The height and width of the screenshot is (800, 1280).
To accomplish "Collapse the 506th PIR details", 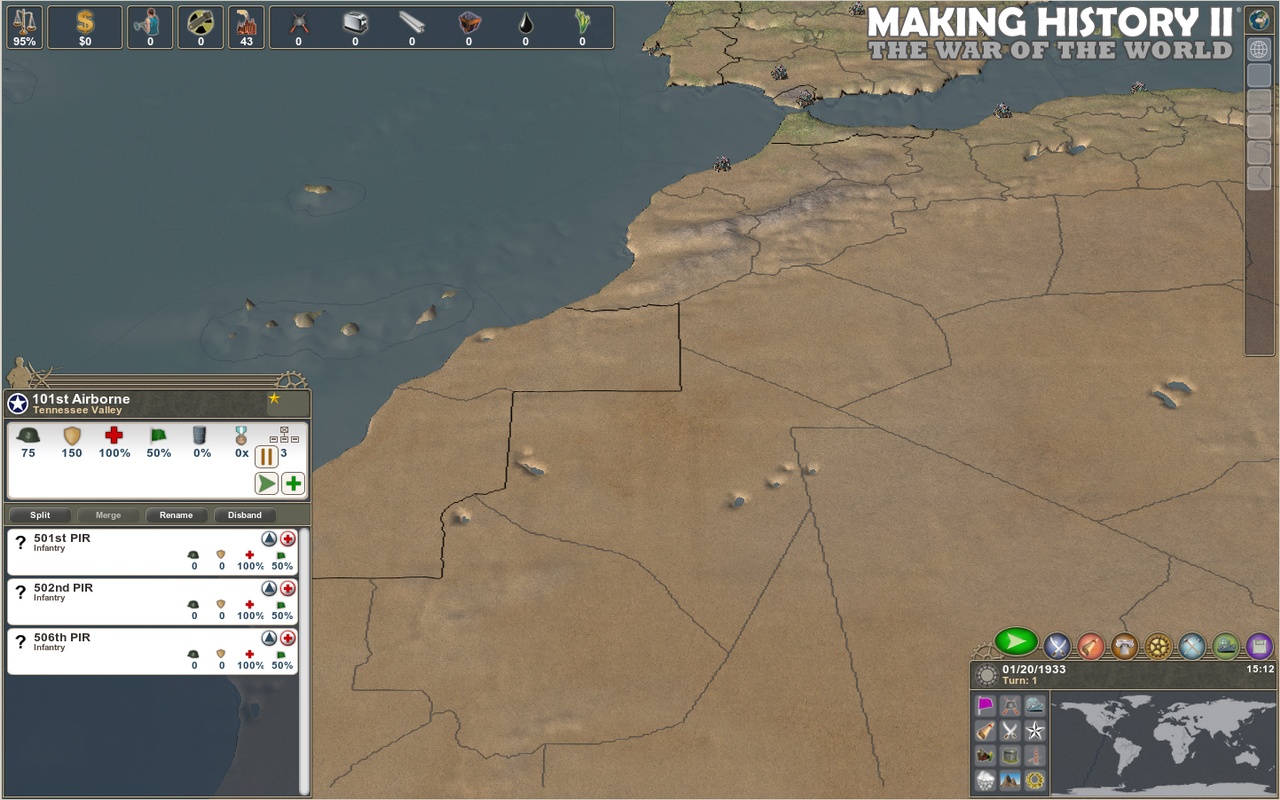I will click(268, 637).
